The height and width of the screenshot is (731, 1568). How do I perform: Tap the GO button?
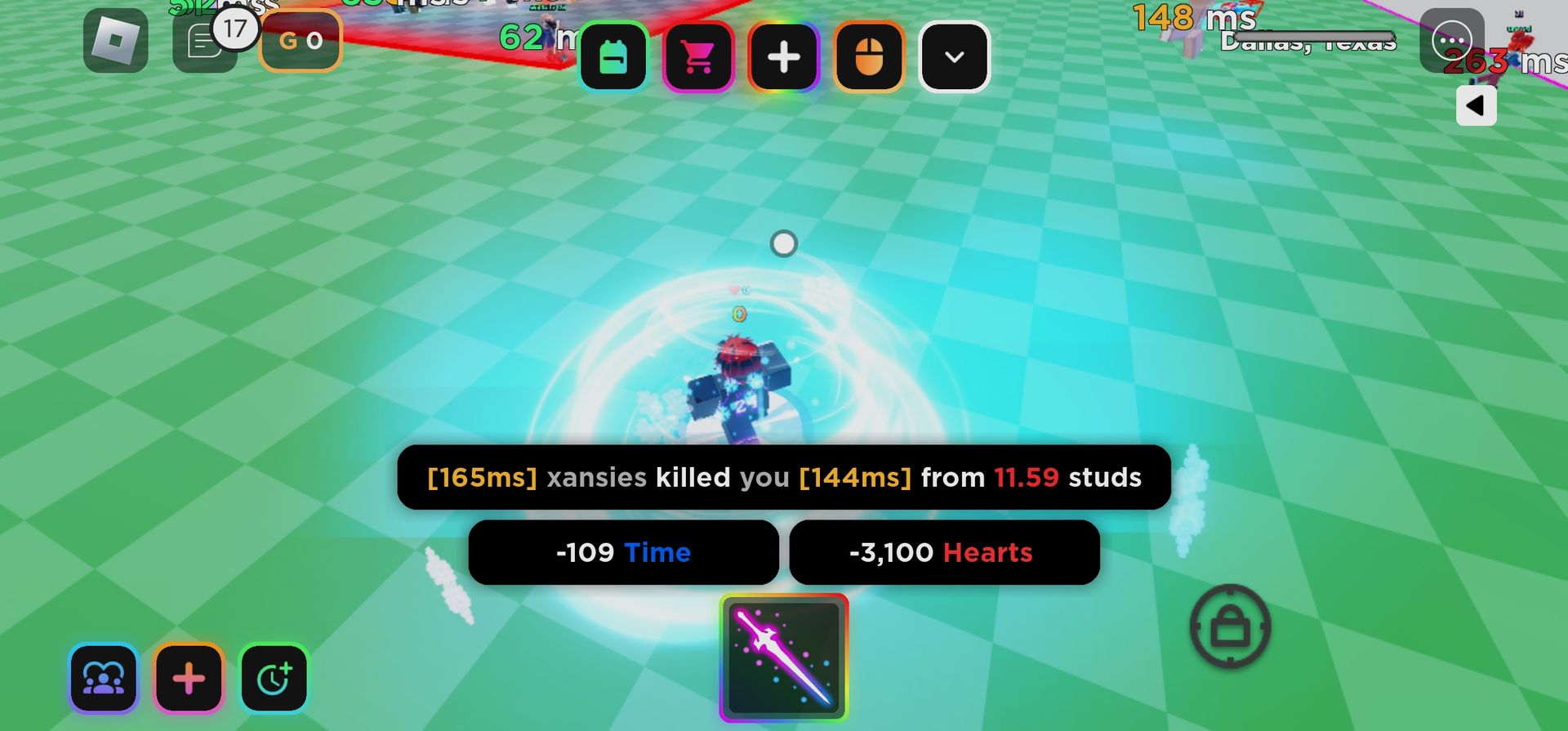301,41
